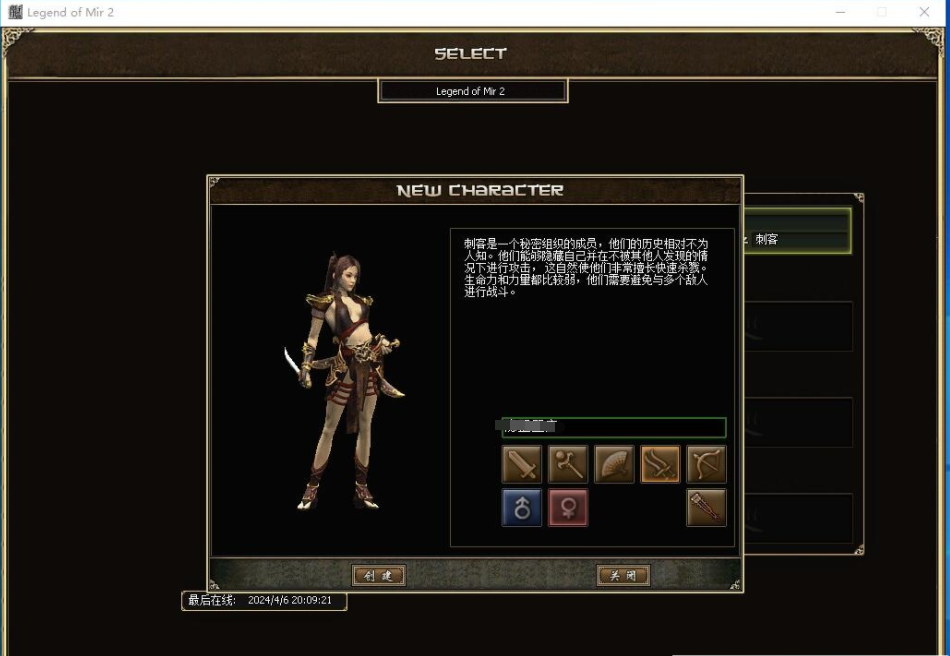The width and height of the screenshot is (950, 656).
Task: Select the assassin twin blades class icon
Action: [x=660, y=464]
